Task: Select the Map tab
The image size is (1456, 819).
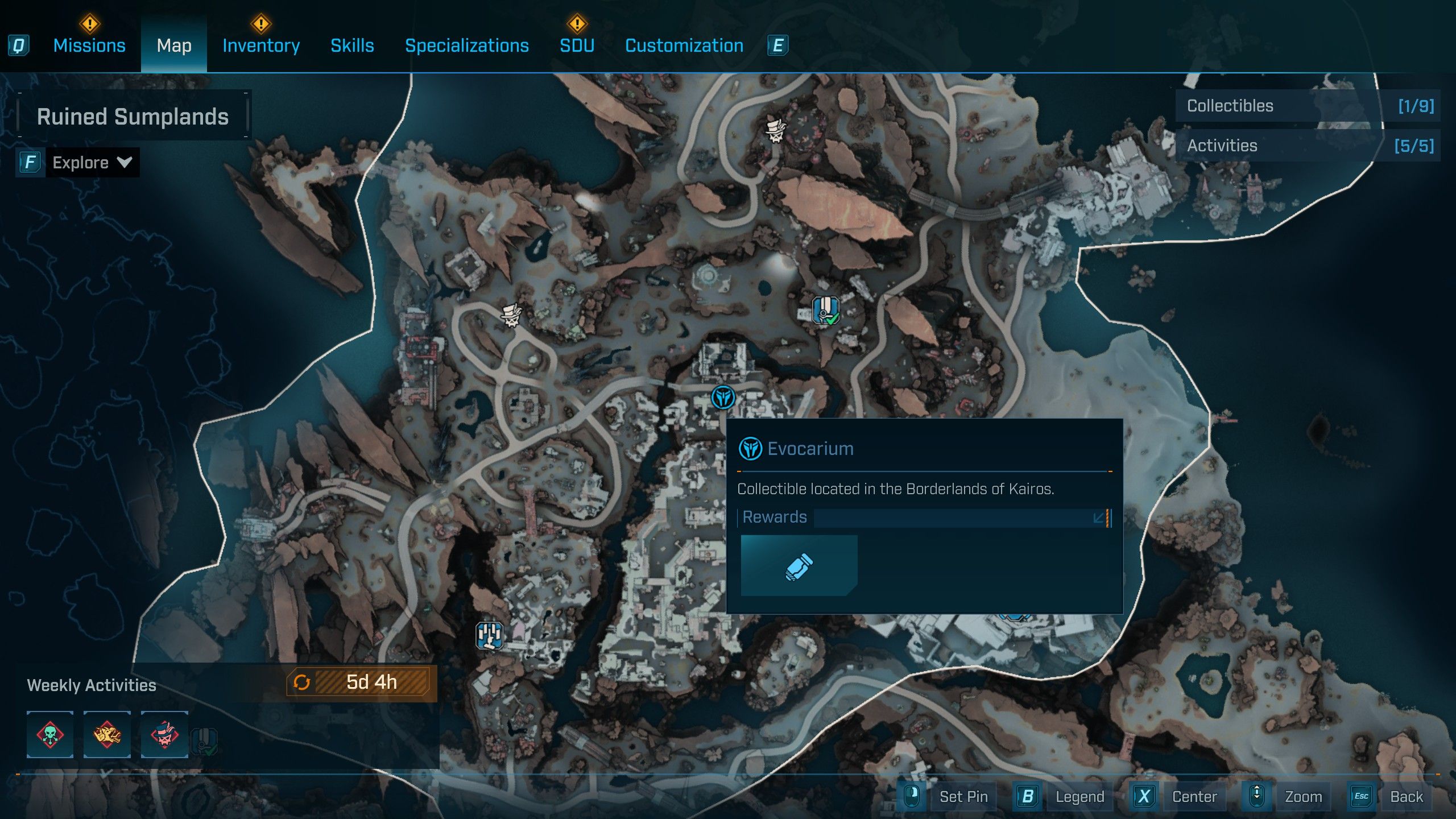Action: coord(174,45)
